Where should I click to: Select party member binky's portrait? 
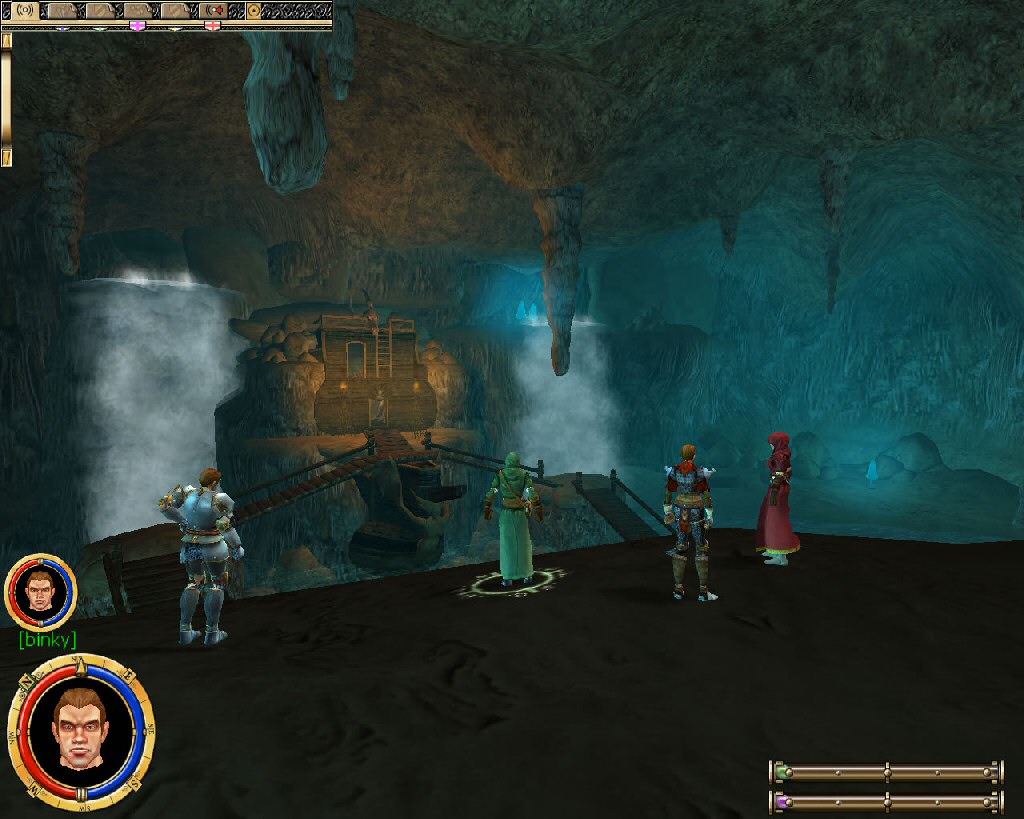click(40, 591)
